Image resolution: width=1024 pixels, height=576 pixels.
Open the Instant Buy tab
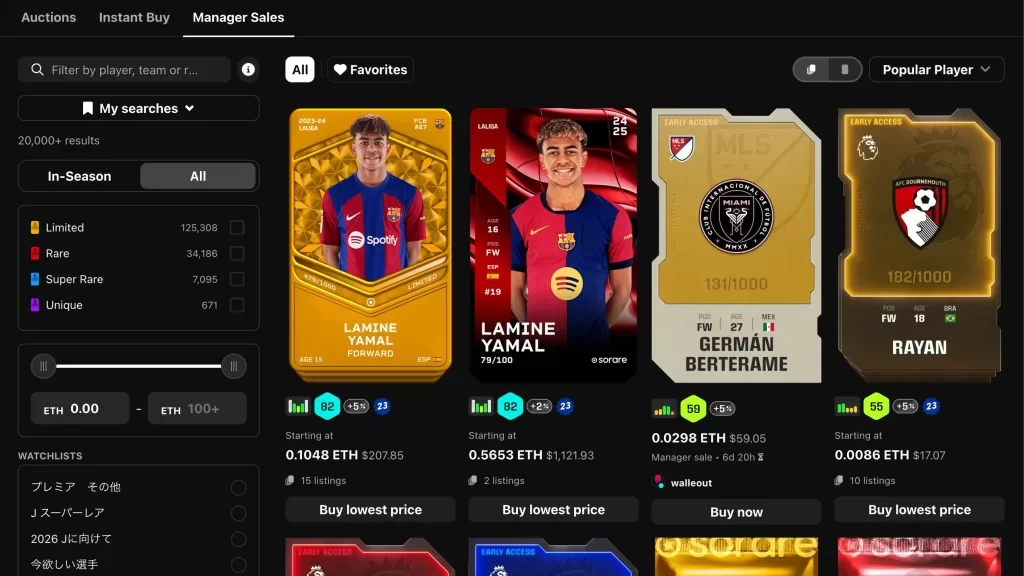tap(134, 17)
